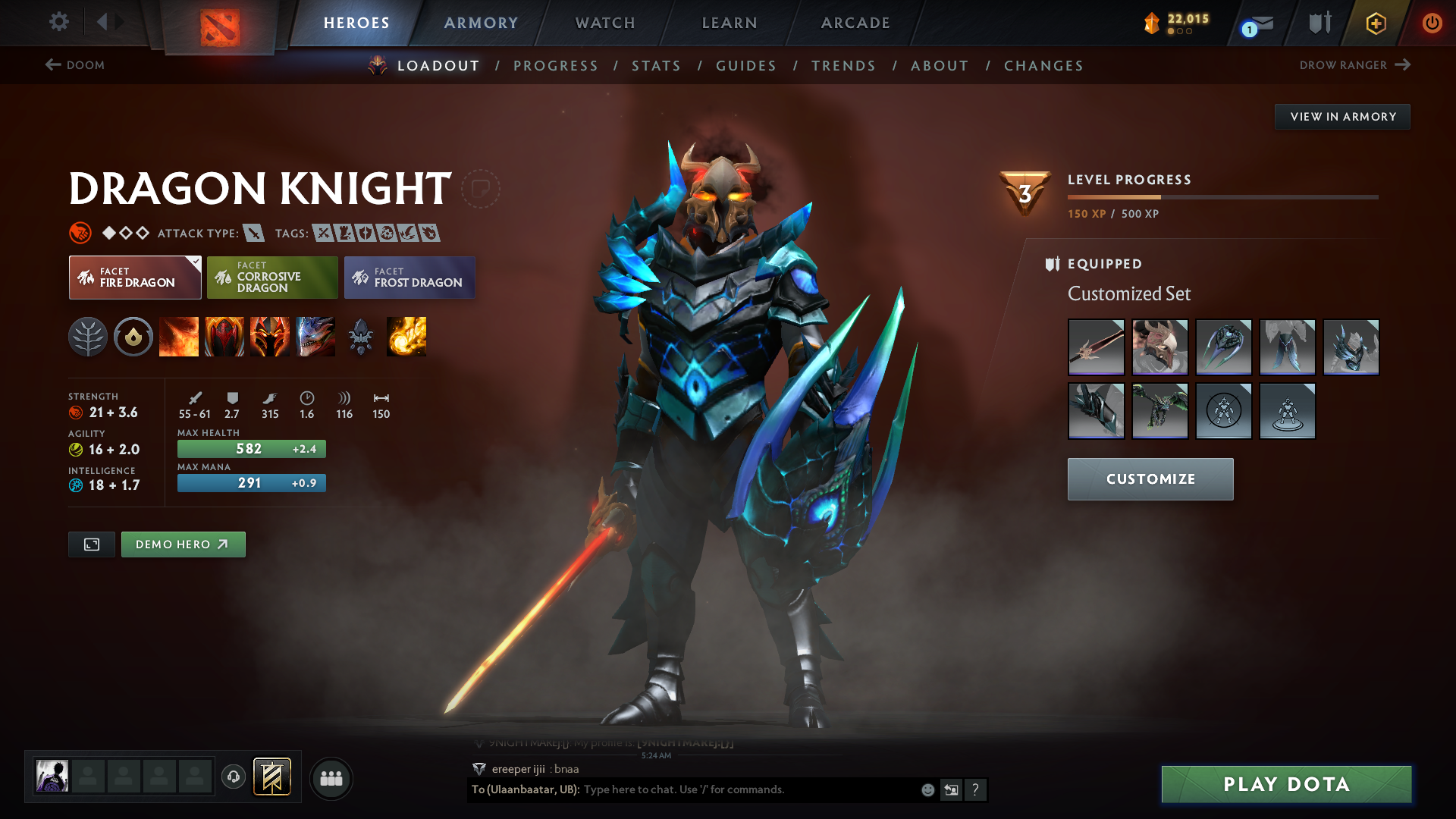Switch to the Corrosive Dragon facet
1456x819 pixels.
pos(272,278)
